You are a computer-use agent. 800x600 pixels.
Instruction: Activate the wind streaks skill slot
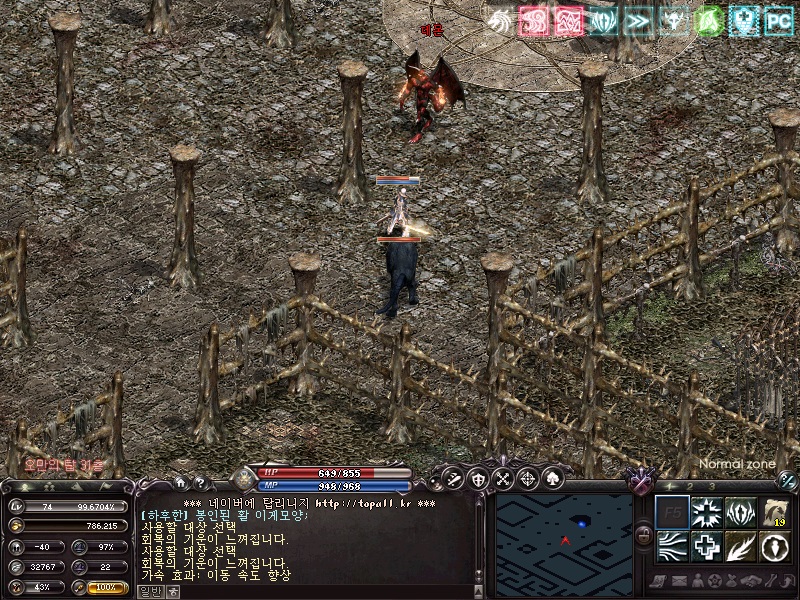[x=671, y=547]
